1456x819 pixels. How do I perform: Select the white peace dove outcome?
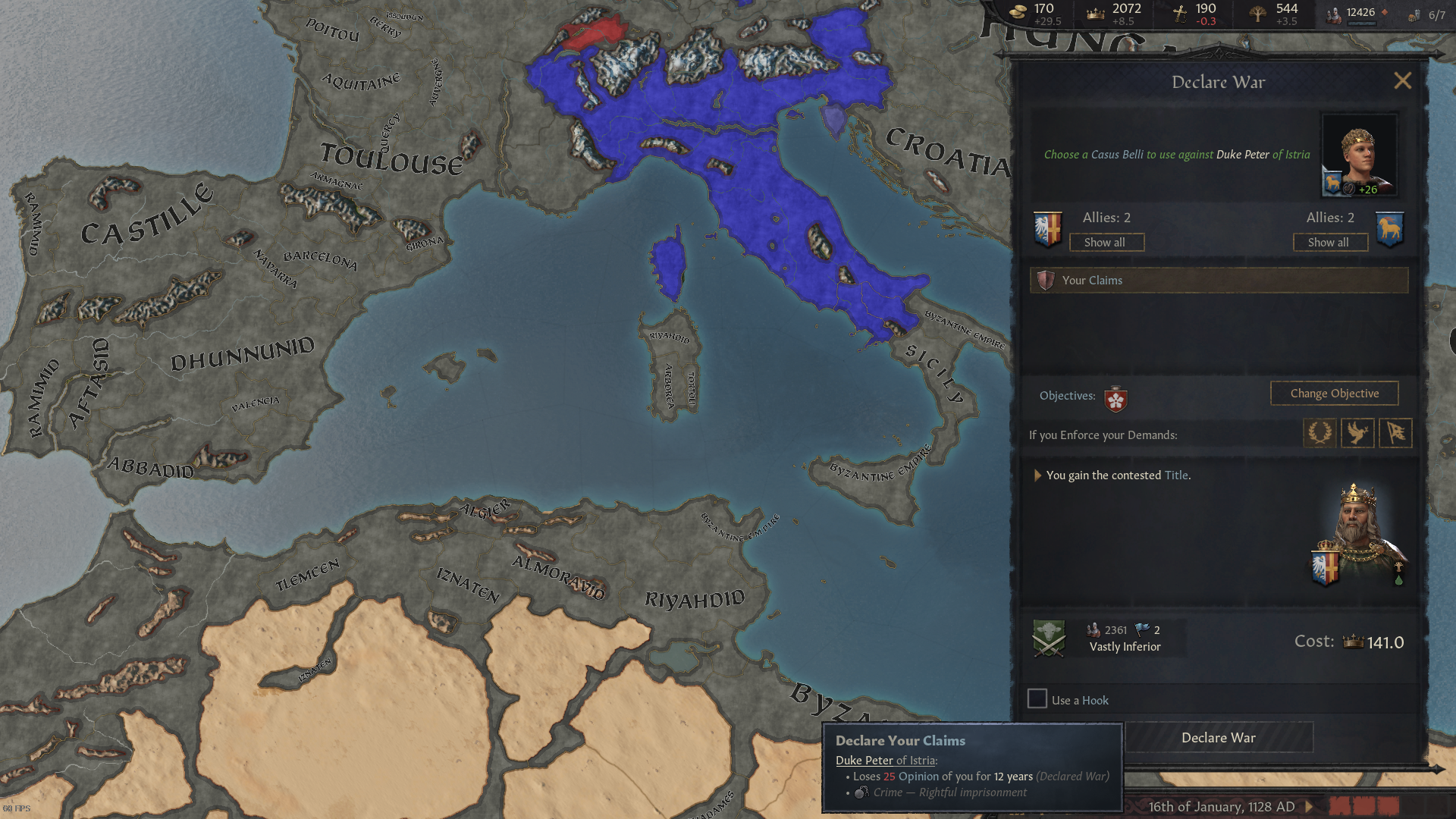click(x=1357, y=433)
